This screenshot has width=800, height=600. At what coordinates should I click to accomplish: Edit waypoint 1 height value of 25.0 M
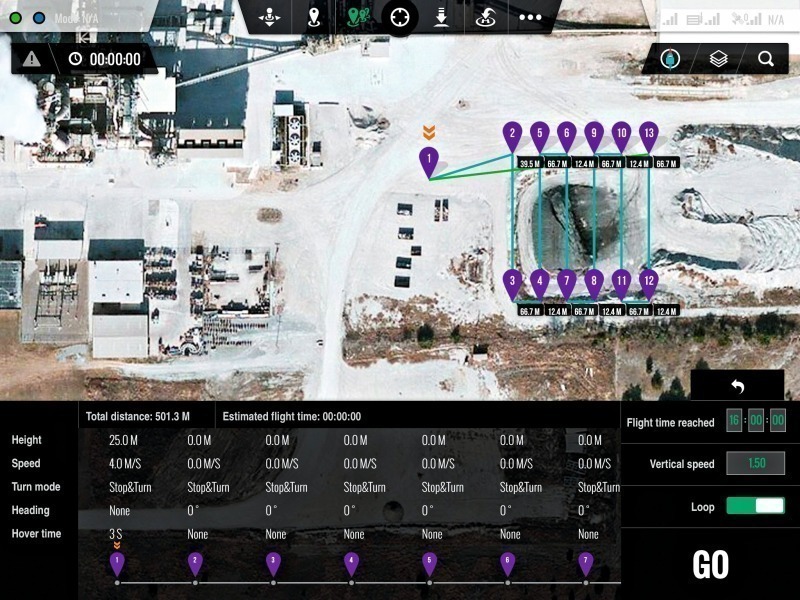[x=124, y=440]
